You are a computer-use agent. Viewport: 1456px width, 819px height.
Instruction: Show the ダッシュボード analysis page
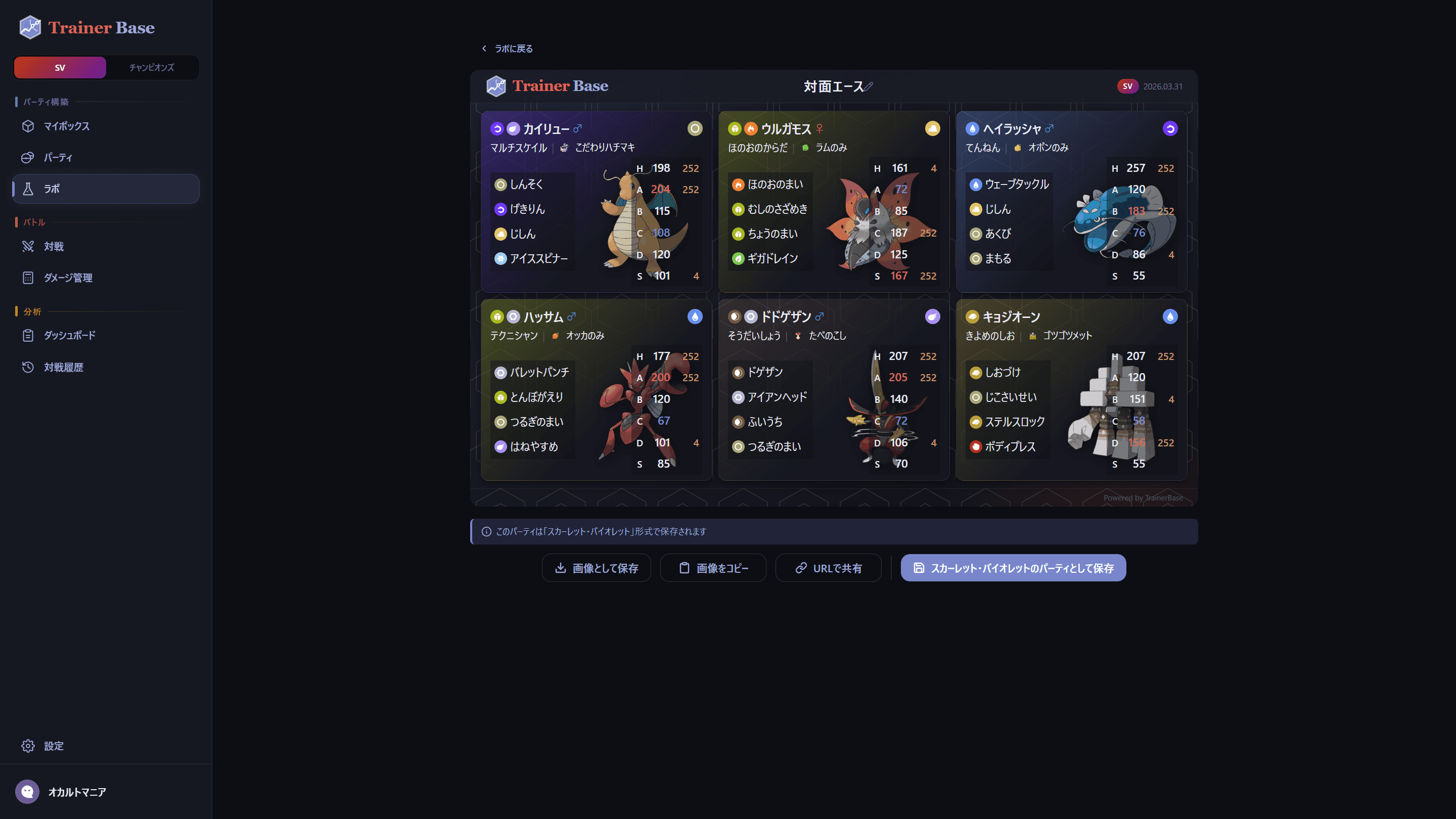point(70,335)
